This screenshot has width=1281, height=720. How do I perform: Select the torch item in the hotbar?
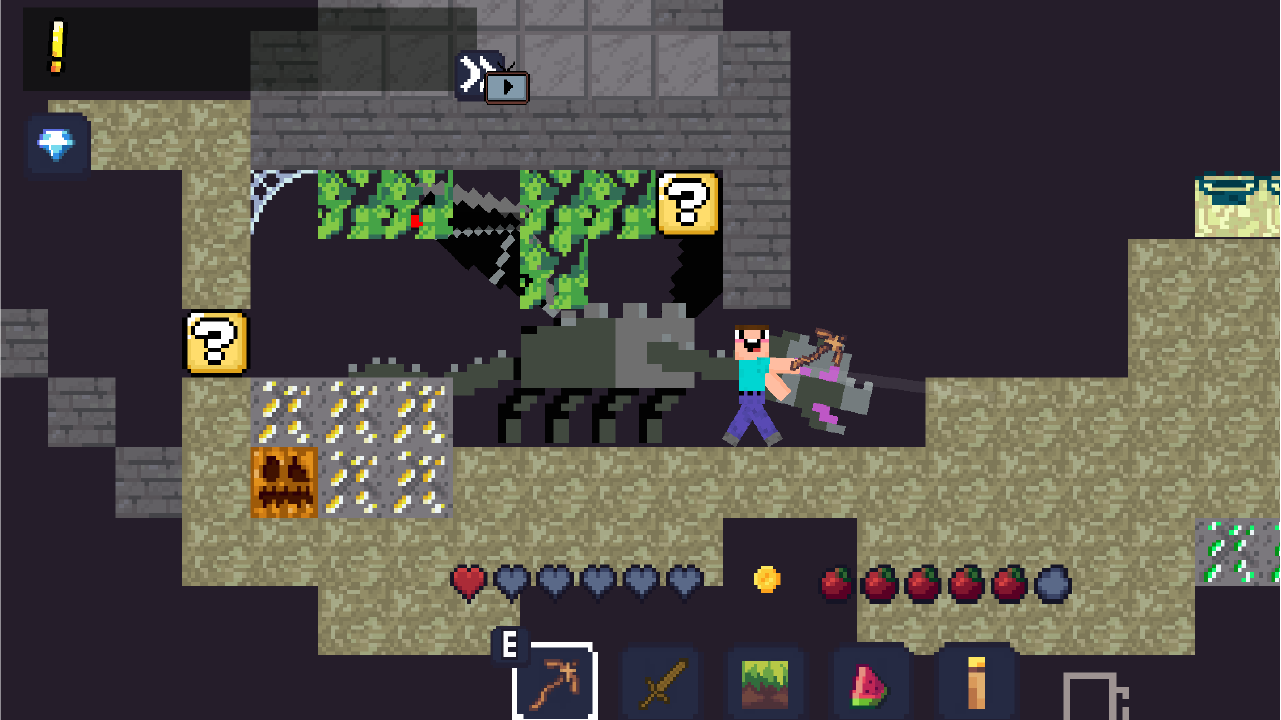(975, 684)
